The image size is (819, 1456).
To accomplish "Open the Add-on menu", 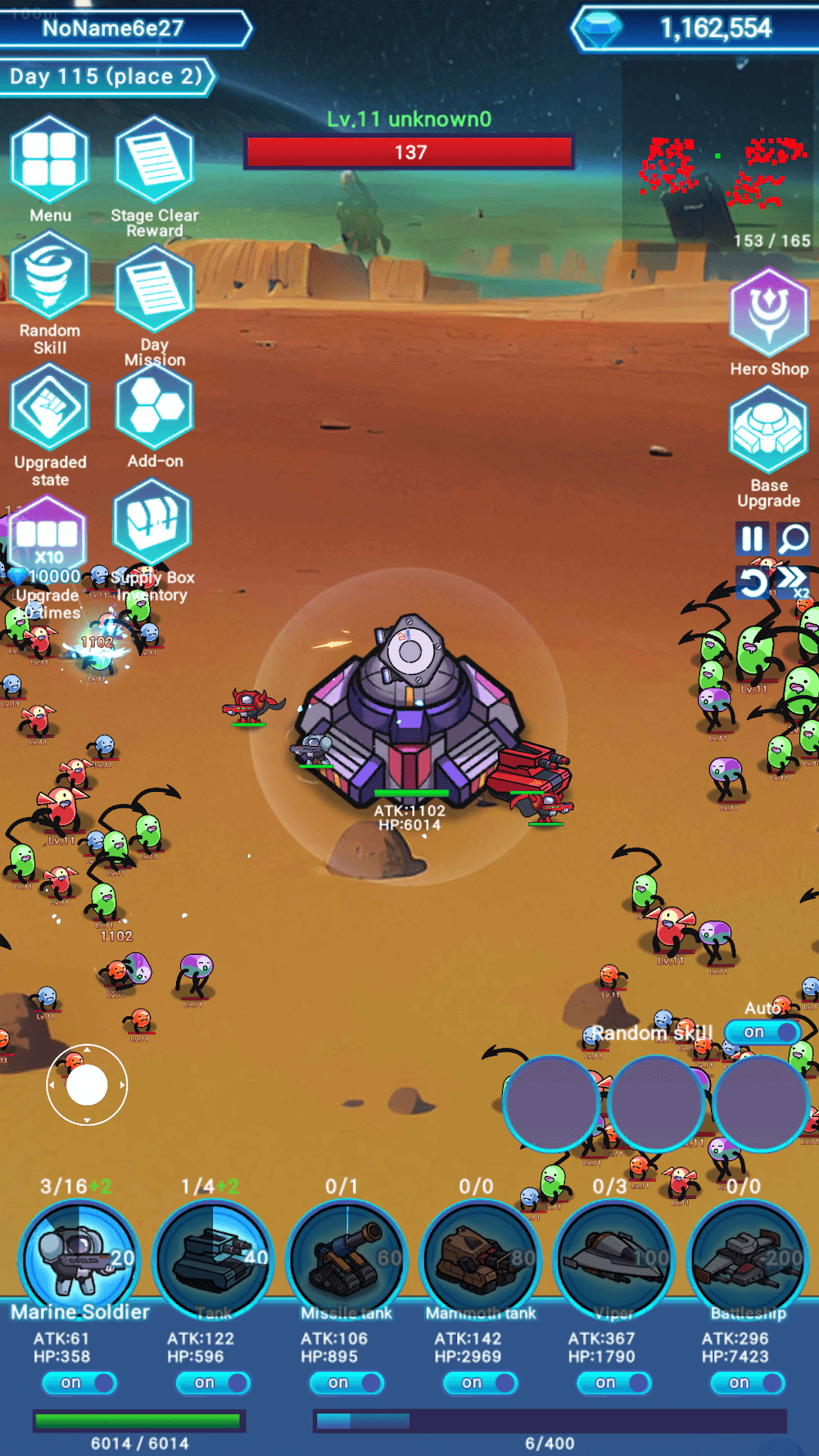I will point(155,408).
